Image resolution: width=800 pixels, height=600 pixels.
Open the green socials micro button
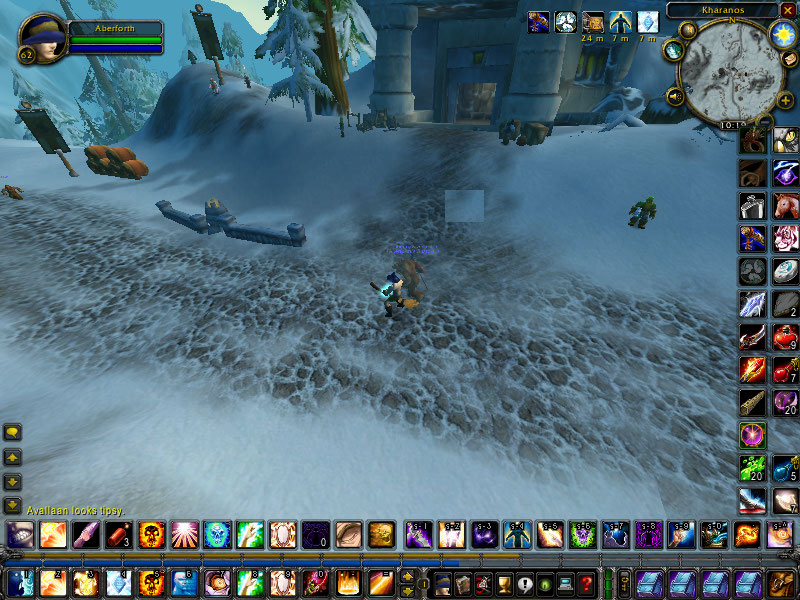pyautogui.click(x=545, y=582)
